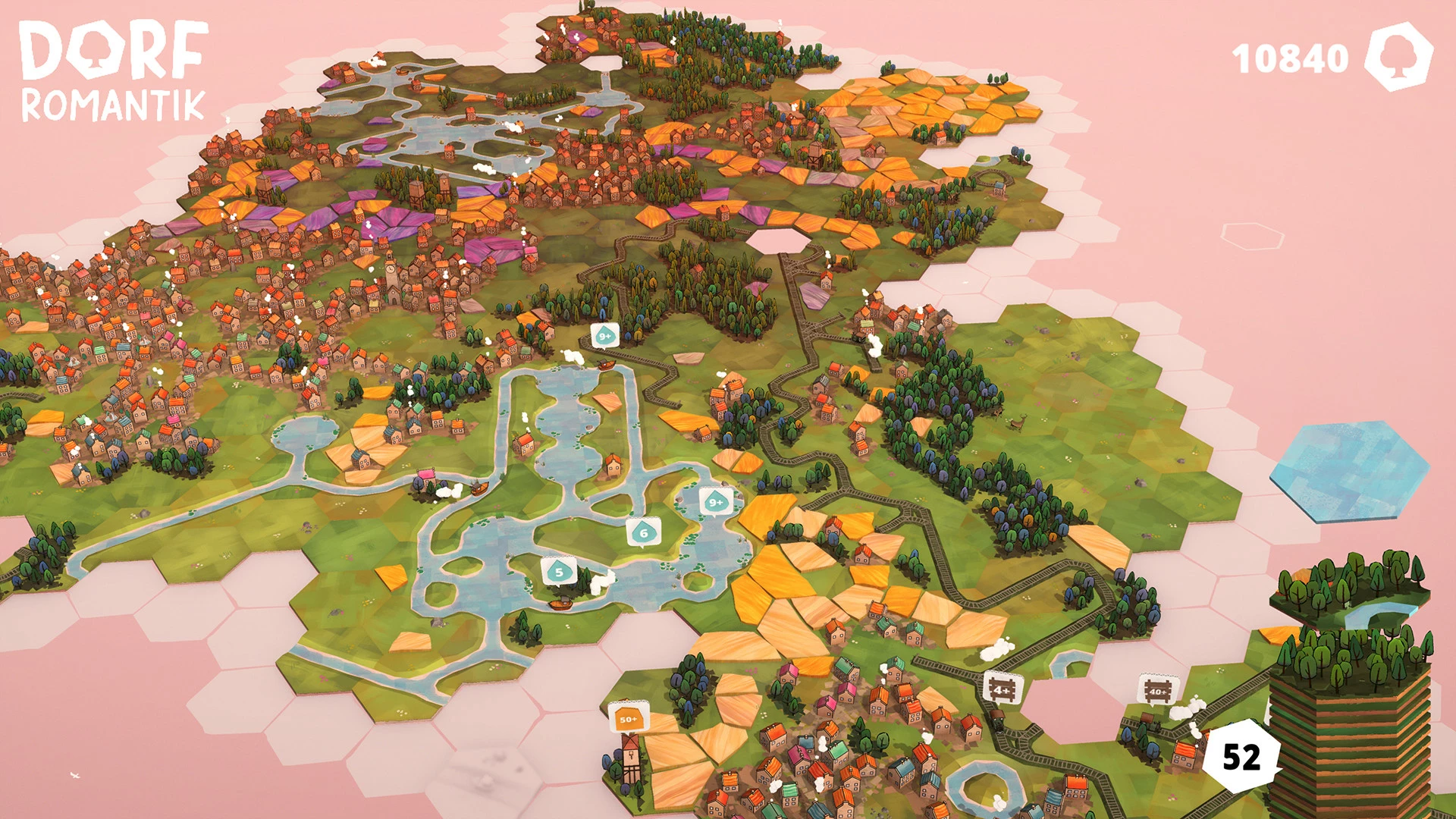Click the tree hexagon score icon
1456x819 pixels.
pos(1398,57)
